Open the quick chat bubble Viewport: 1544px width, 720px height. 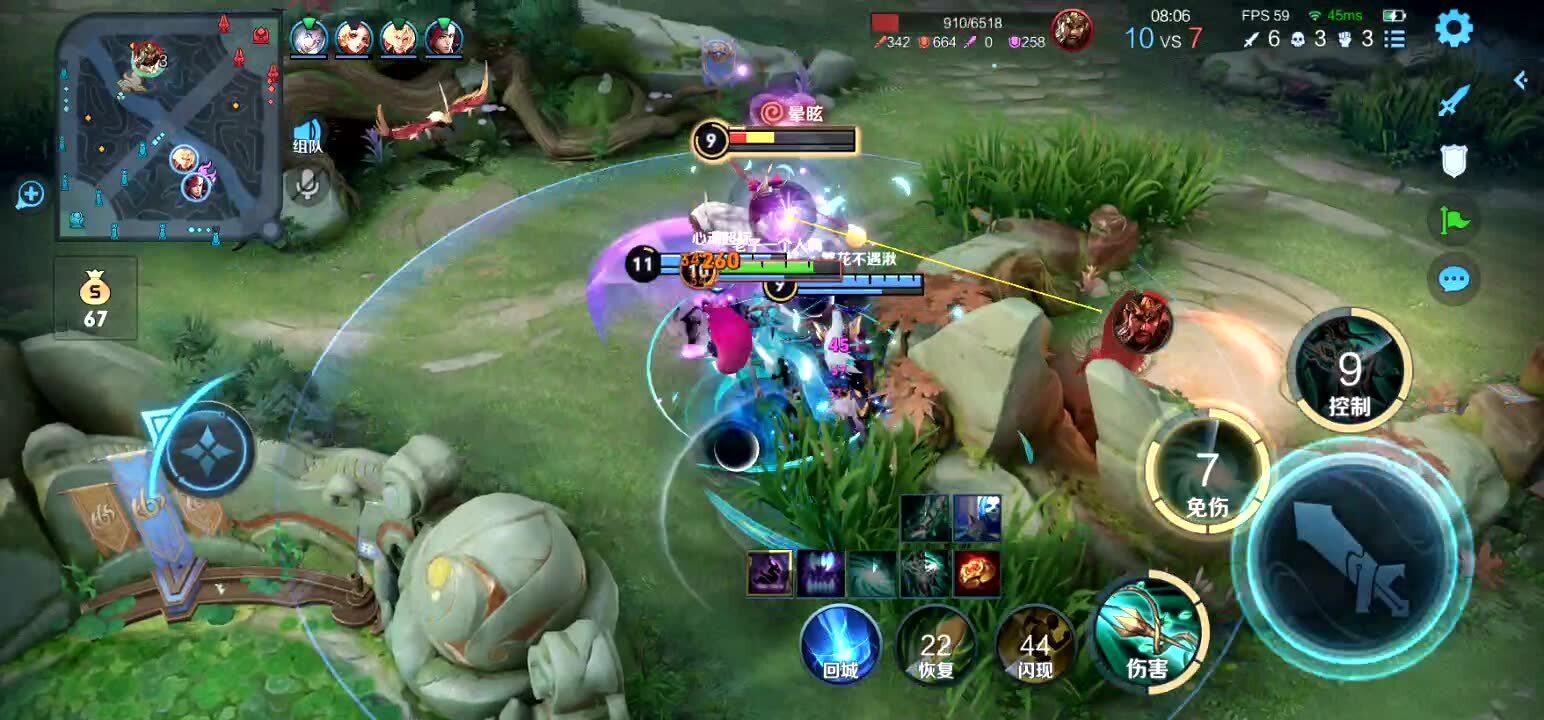point(1453,279)
